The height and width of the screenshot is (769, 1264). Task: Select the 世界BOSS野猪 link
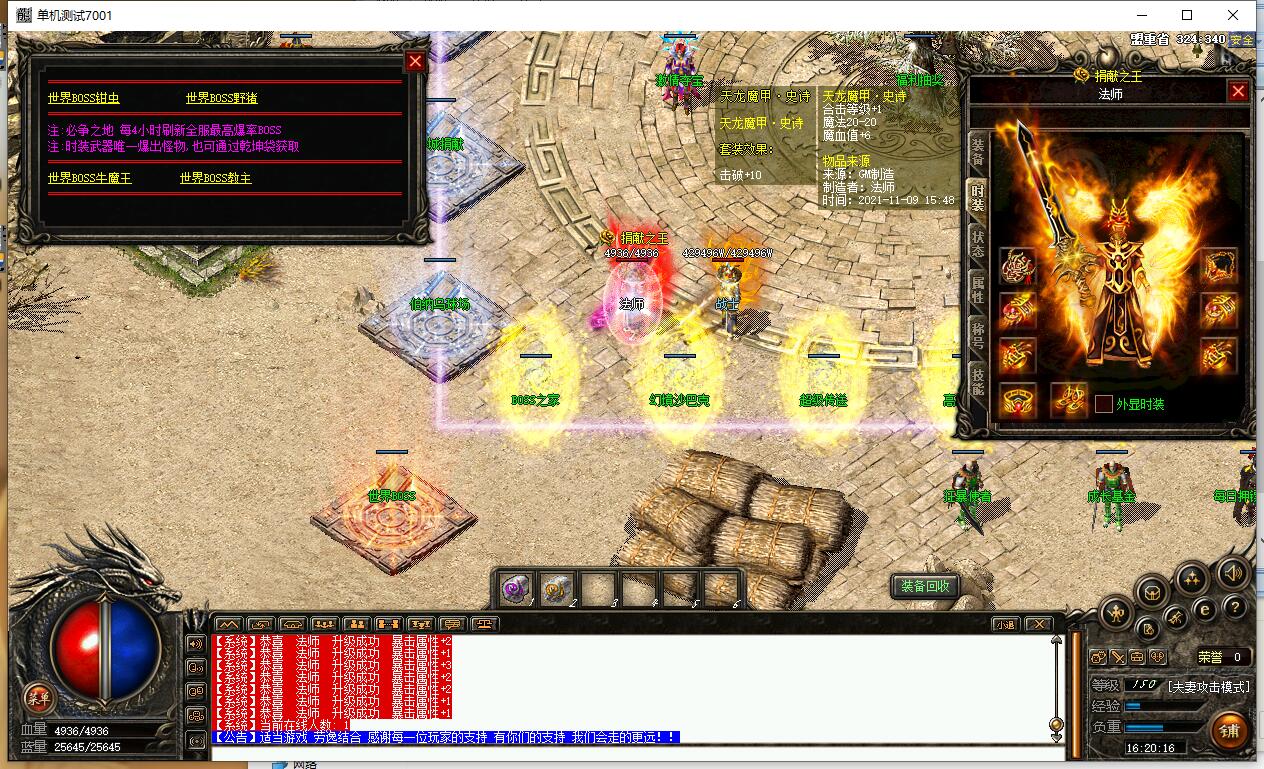tap(221, 98)
